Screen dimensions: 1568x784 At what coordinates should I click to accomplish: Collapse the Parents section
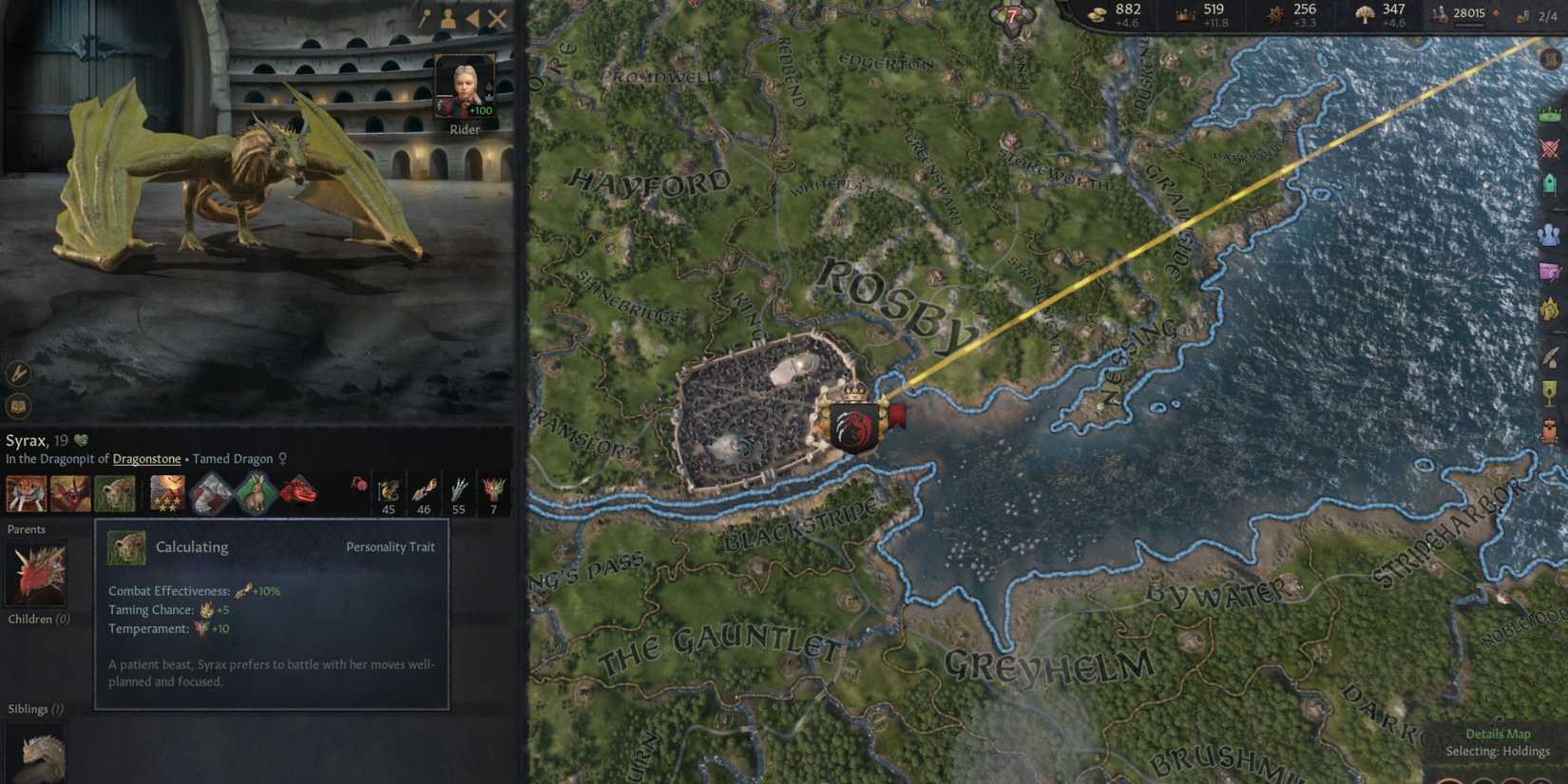(x=27, y=529)
